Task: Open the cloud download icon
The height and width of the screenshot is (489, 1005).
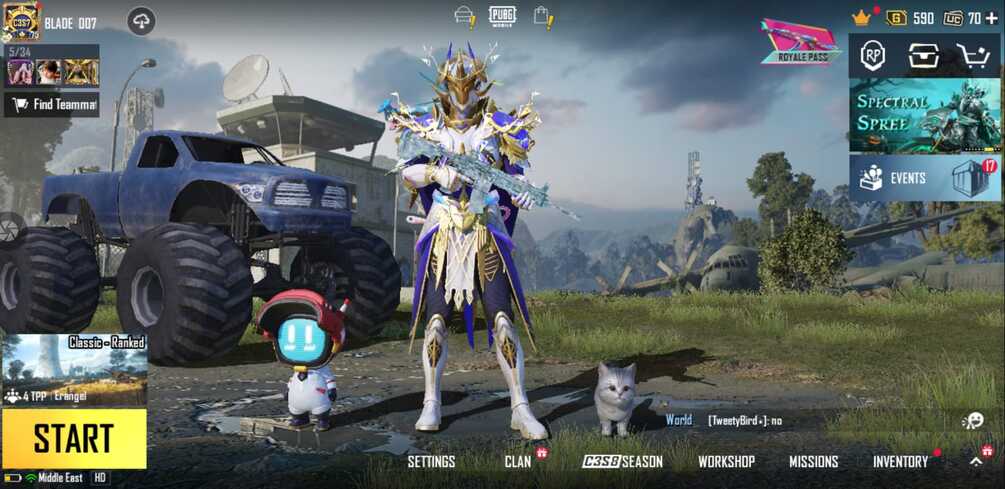Action: tap(141, 21)
